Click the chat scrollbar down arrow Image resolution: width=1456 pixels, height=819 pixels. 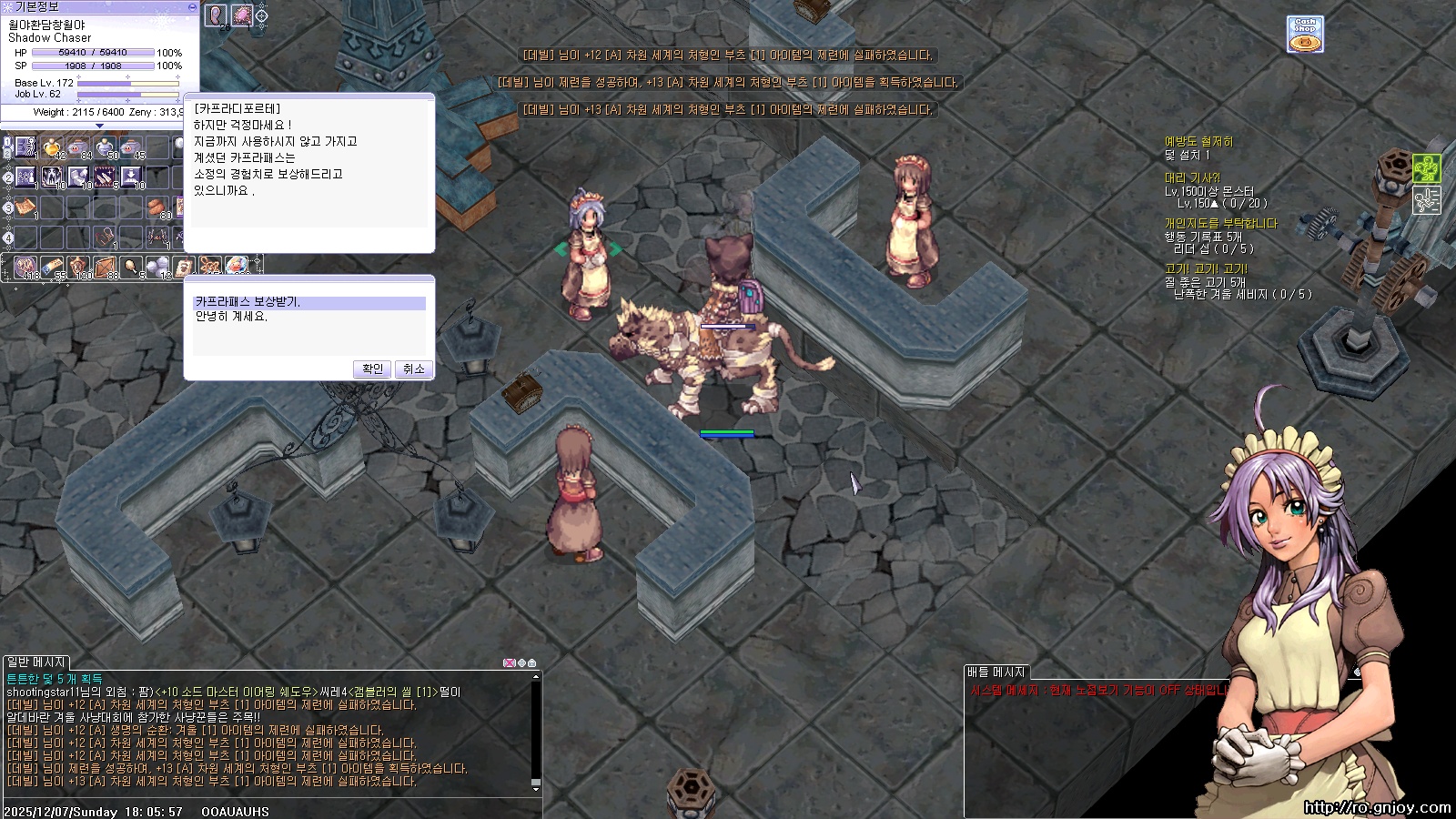[536, 788]
